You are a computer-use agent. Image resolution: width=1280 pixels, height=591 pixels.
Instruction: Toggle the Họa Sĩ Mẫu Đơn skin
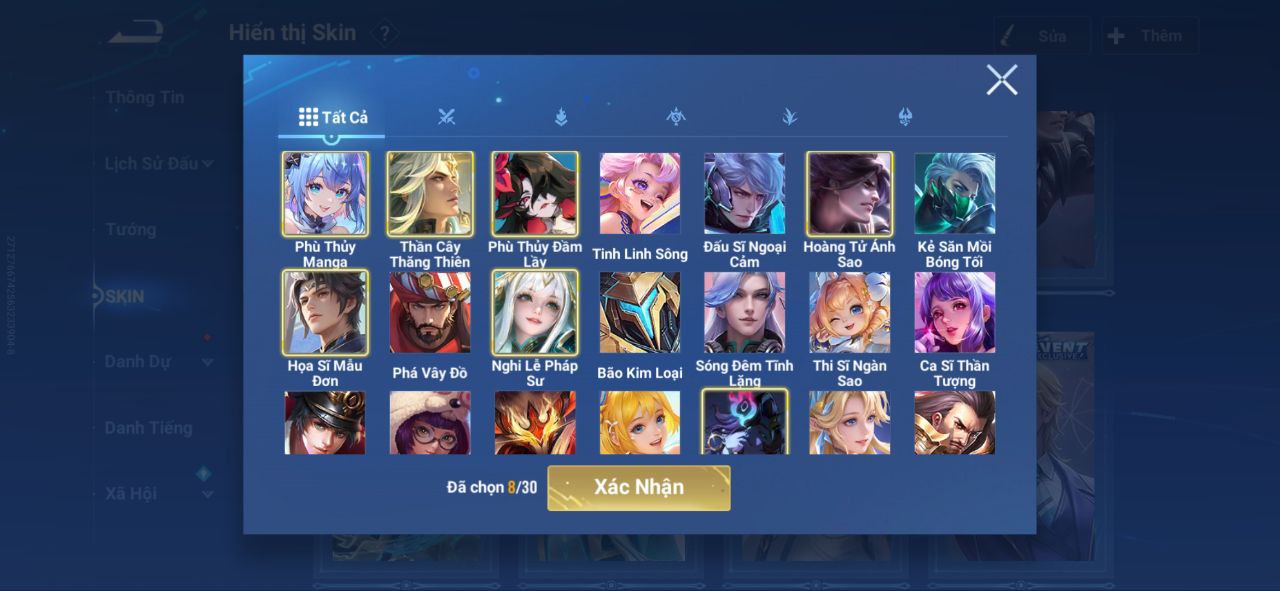[325, 313]
